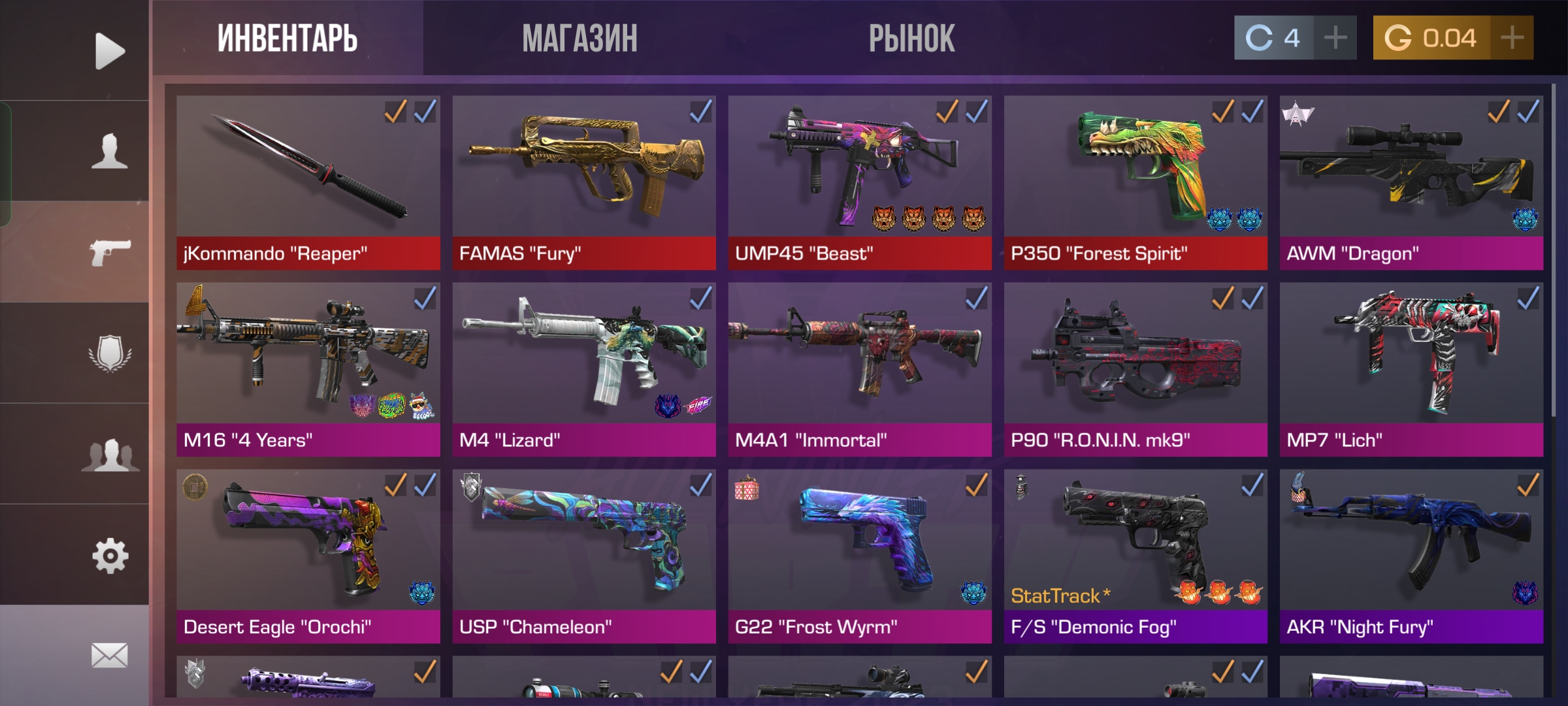Open the Рынок tab

pos(911,38)
